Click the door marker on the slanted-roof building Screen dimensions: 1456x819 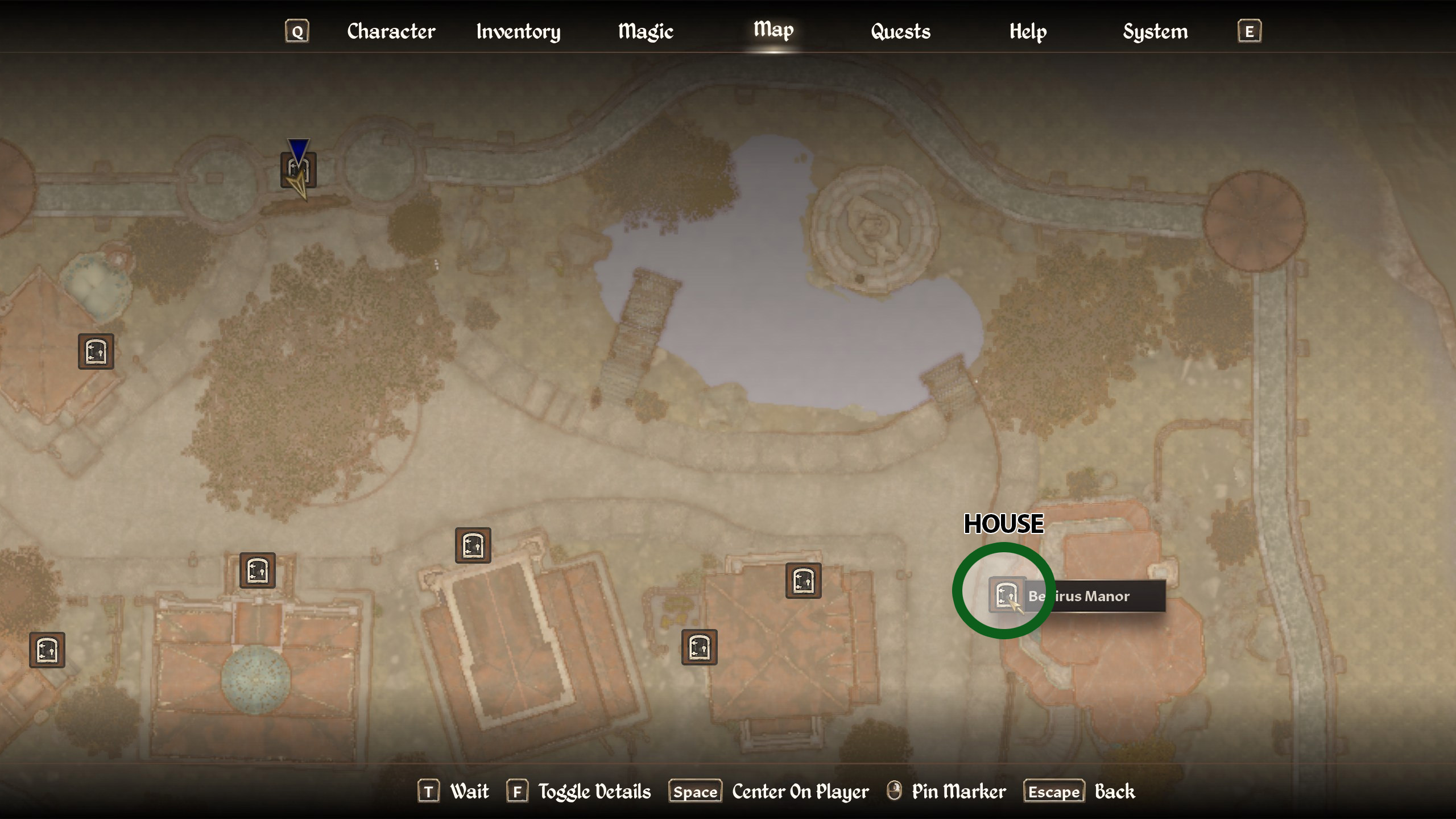pyautogui.click(x=472, y=546)
